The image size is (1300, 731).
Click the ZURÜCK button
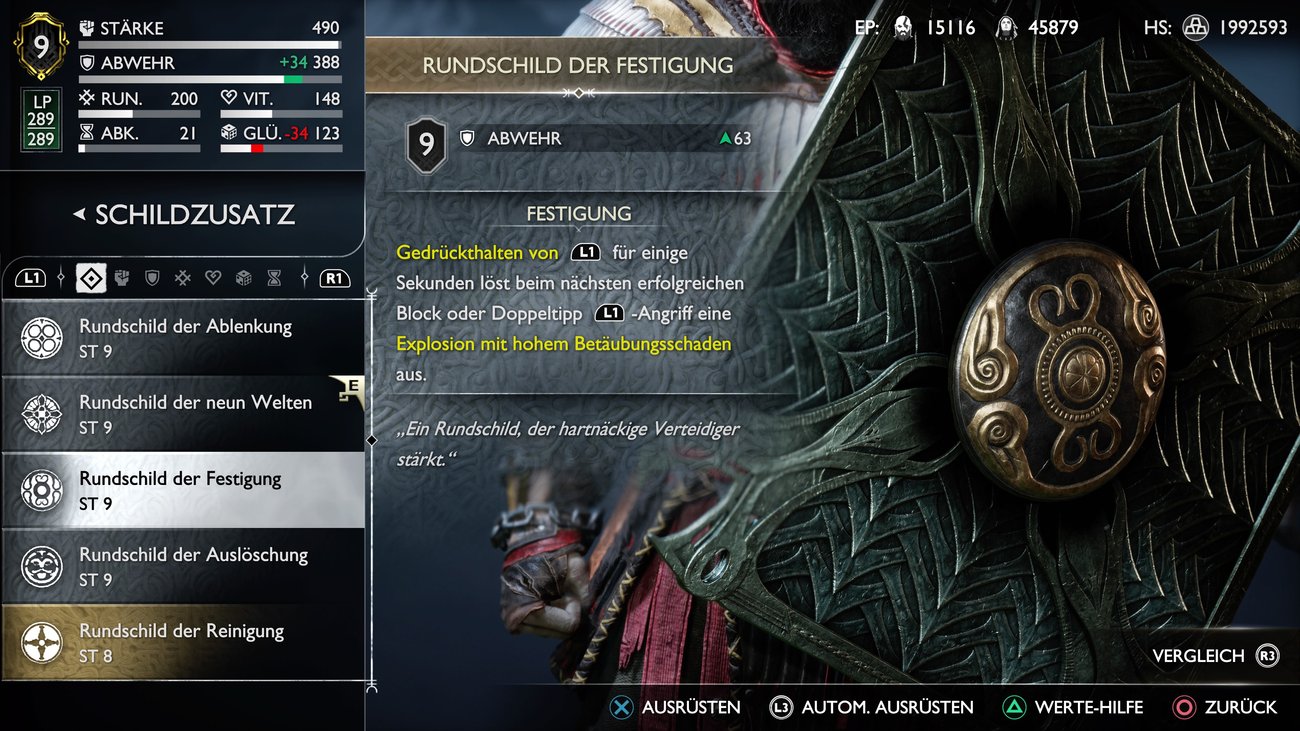1225,706
